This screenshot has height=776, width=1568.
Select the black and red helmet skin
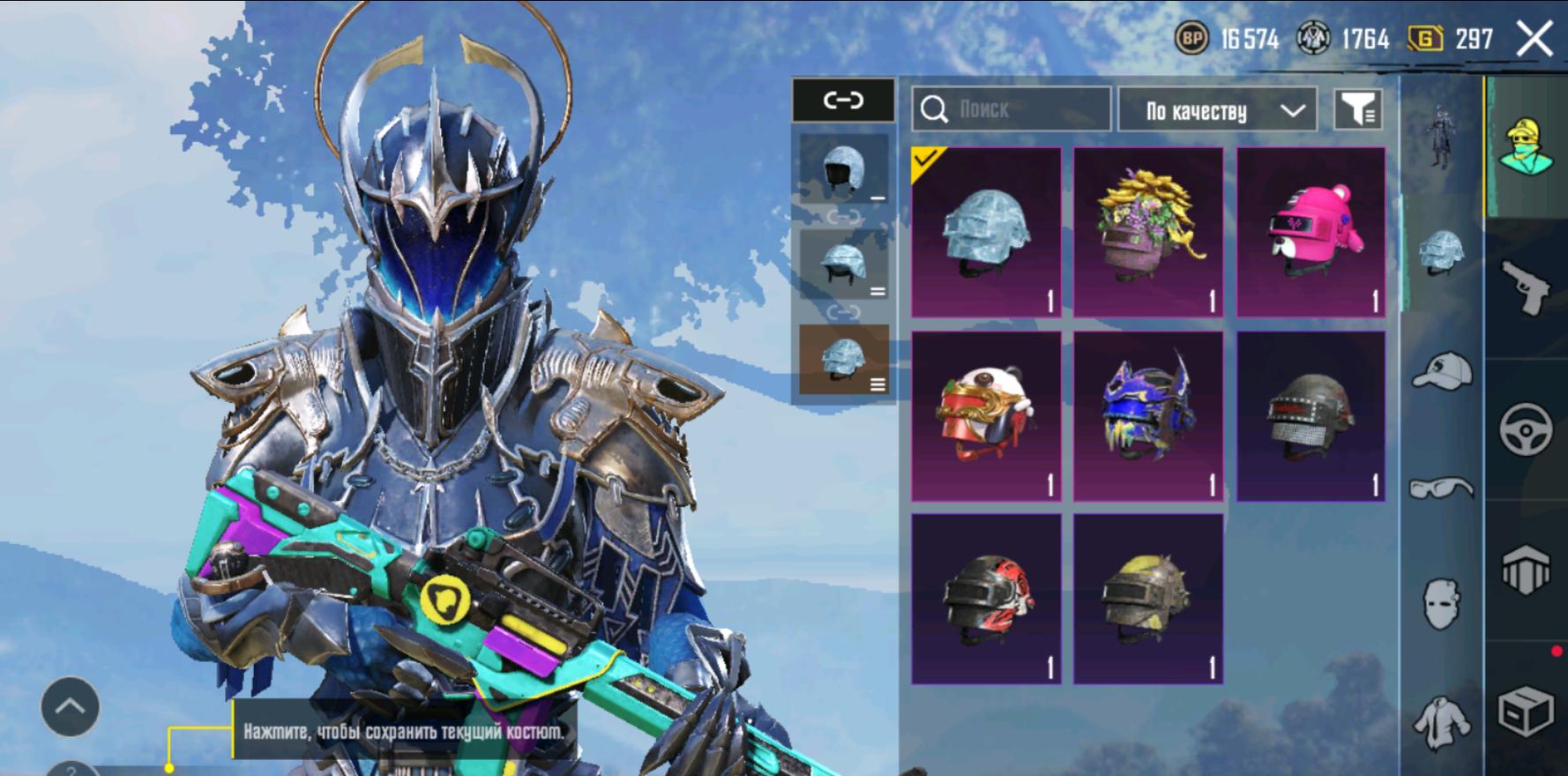[x=986, y=600]
